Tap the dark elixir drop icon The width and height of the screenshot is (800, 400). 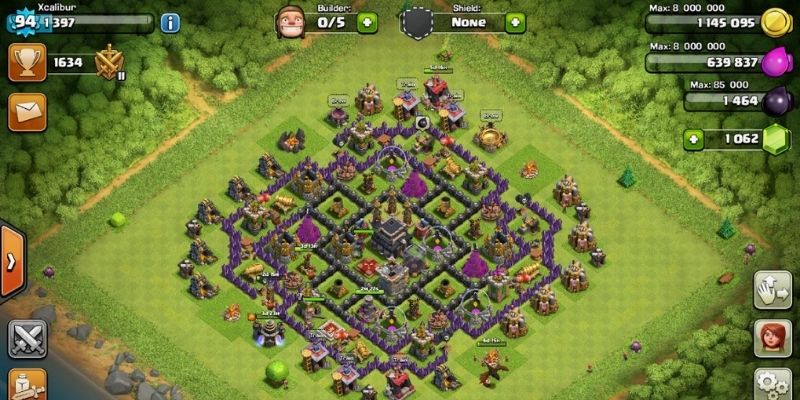(x=774, y=100)
